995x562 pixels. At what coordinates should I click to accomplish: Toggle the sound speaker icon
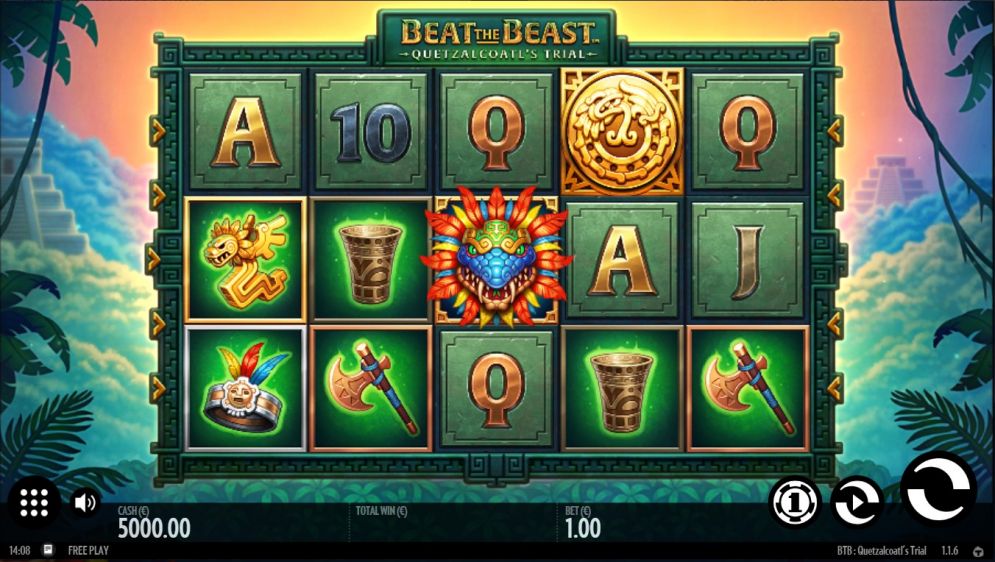point(85,502)
